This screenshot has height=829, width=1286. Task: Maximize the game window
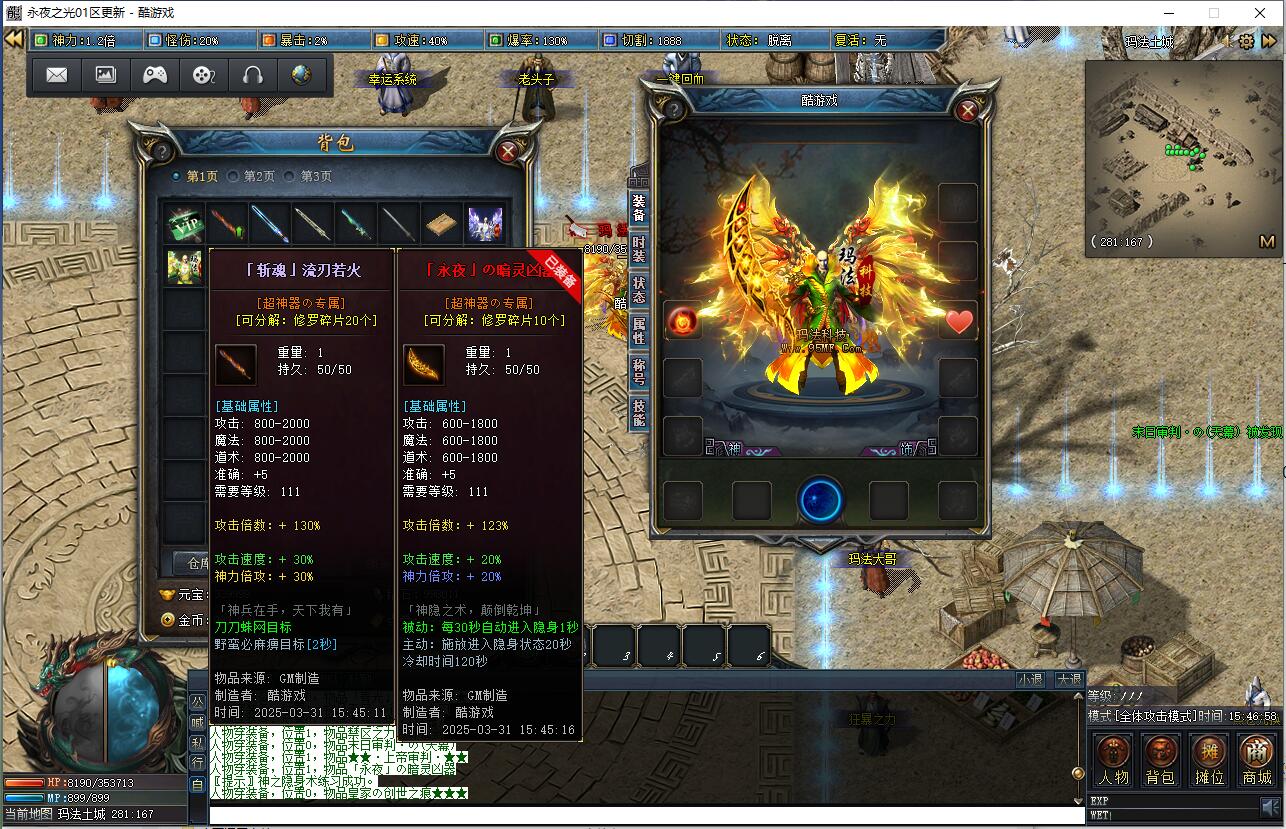(x=1214, y=13)
